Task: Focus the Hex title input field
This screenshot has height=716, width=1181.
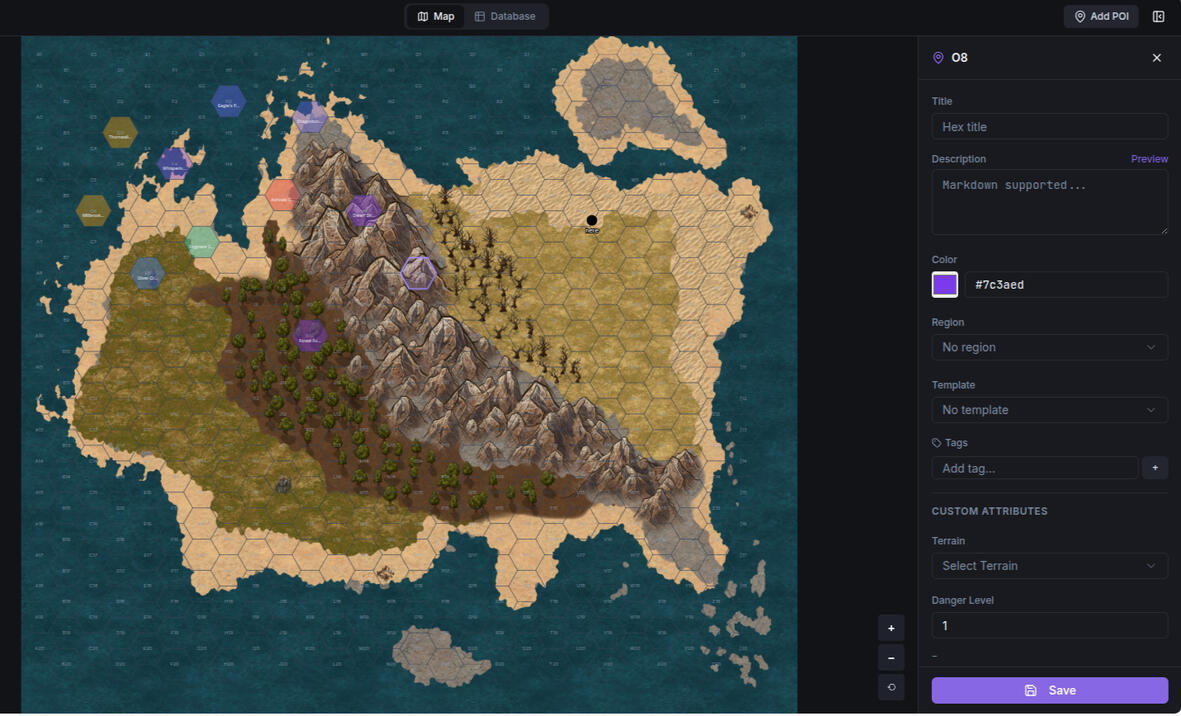Action: 1049,127
